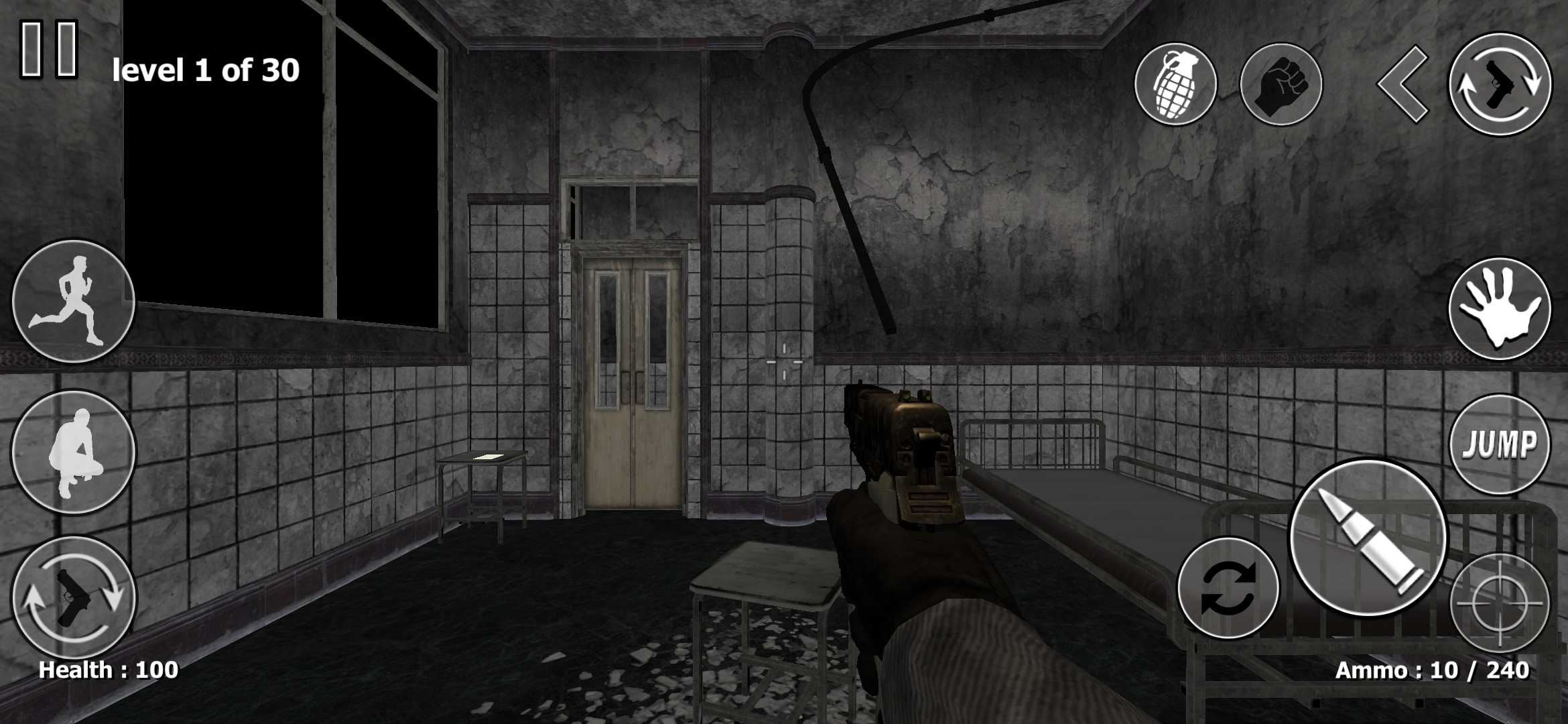Throw a grenade using the grenade icon
The width and height of the screenshot is (1568, 724).
tap(1175, 84)
